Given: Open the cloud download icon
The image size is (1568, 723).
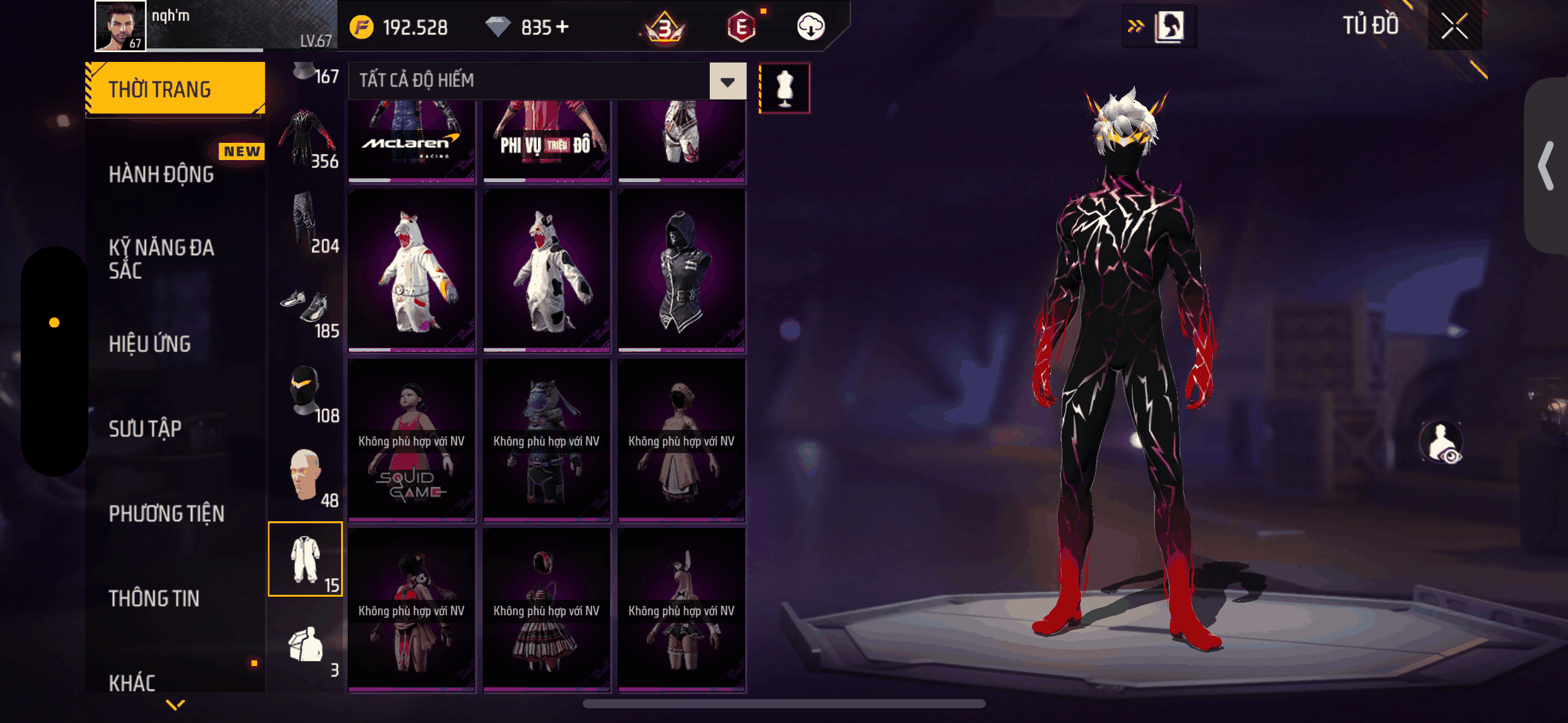Looking at the screenshot, I should [x=810, y=27].
